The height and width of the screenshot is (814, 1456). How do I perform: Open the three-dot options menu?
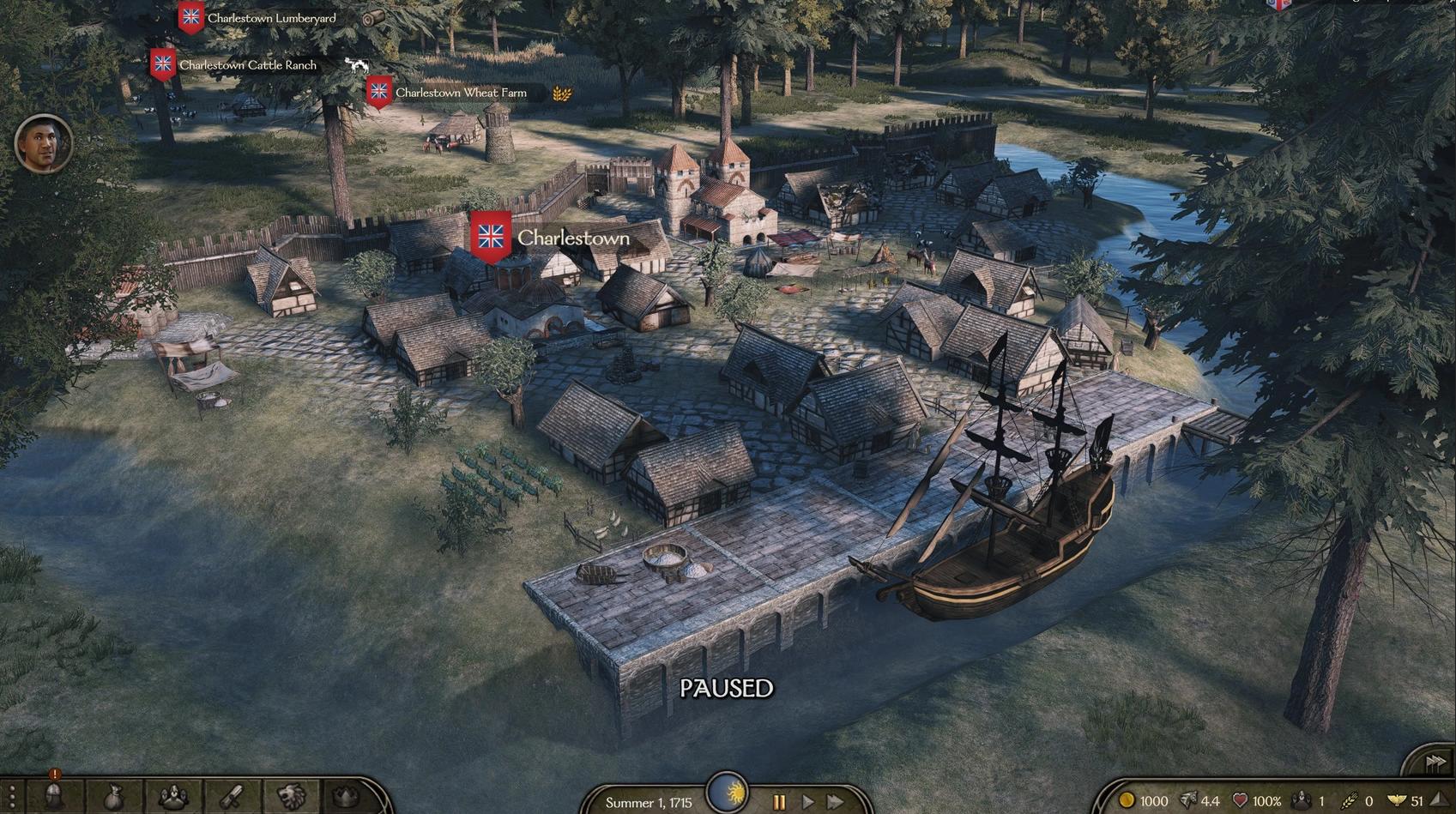point(11,798)
